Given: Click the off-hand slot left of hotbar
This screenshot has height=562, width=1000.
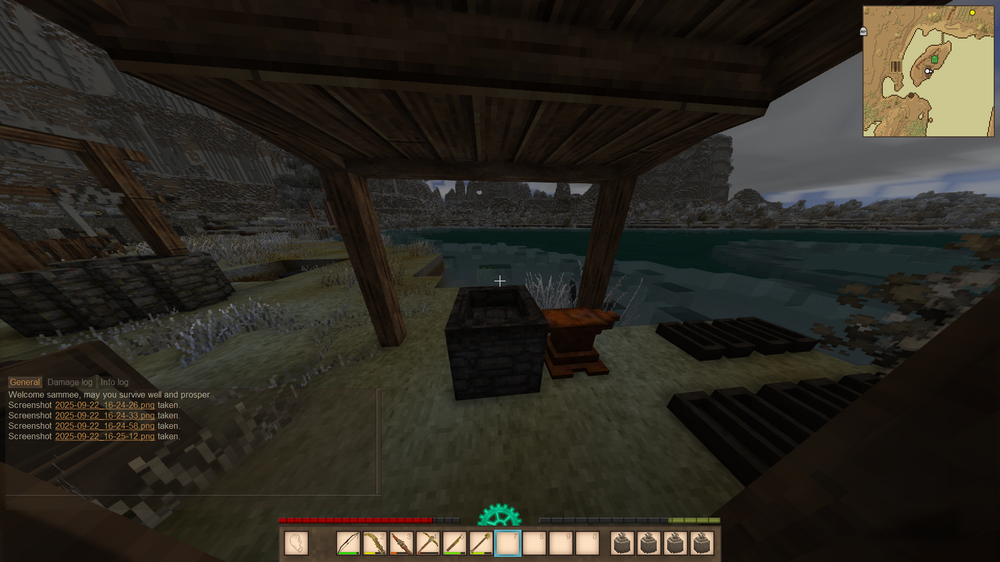Looking at the screenshot, I should 297,543.
